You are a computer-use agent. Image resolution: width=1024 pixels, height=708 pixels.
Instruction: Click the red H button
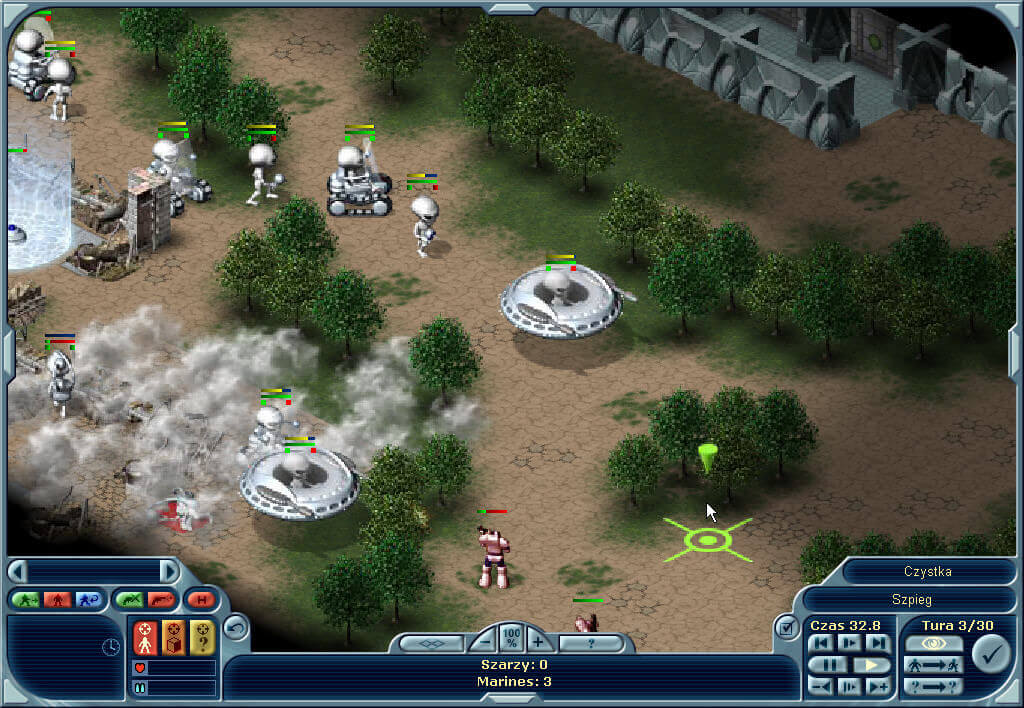[201, 600]
